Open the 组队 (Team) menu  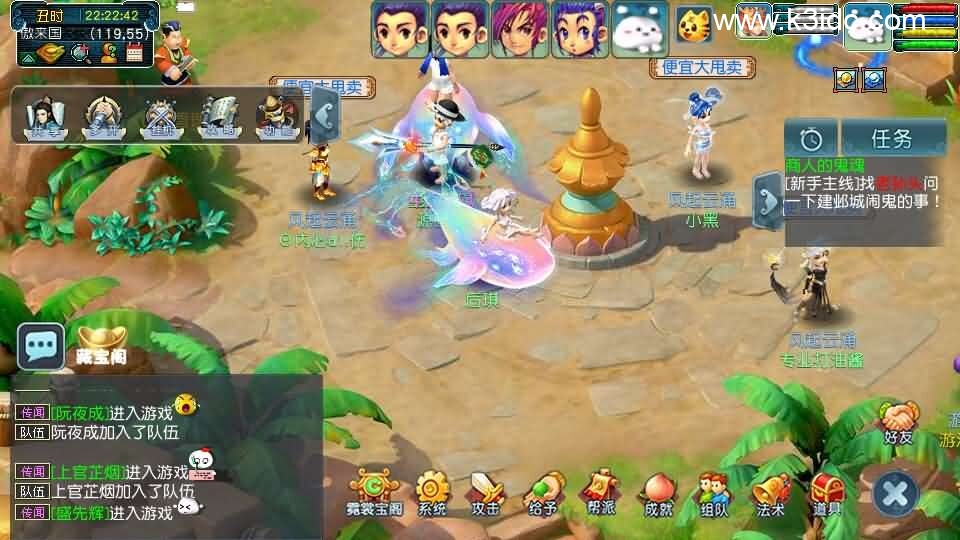click(x=714, y=490)
